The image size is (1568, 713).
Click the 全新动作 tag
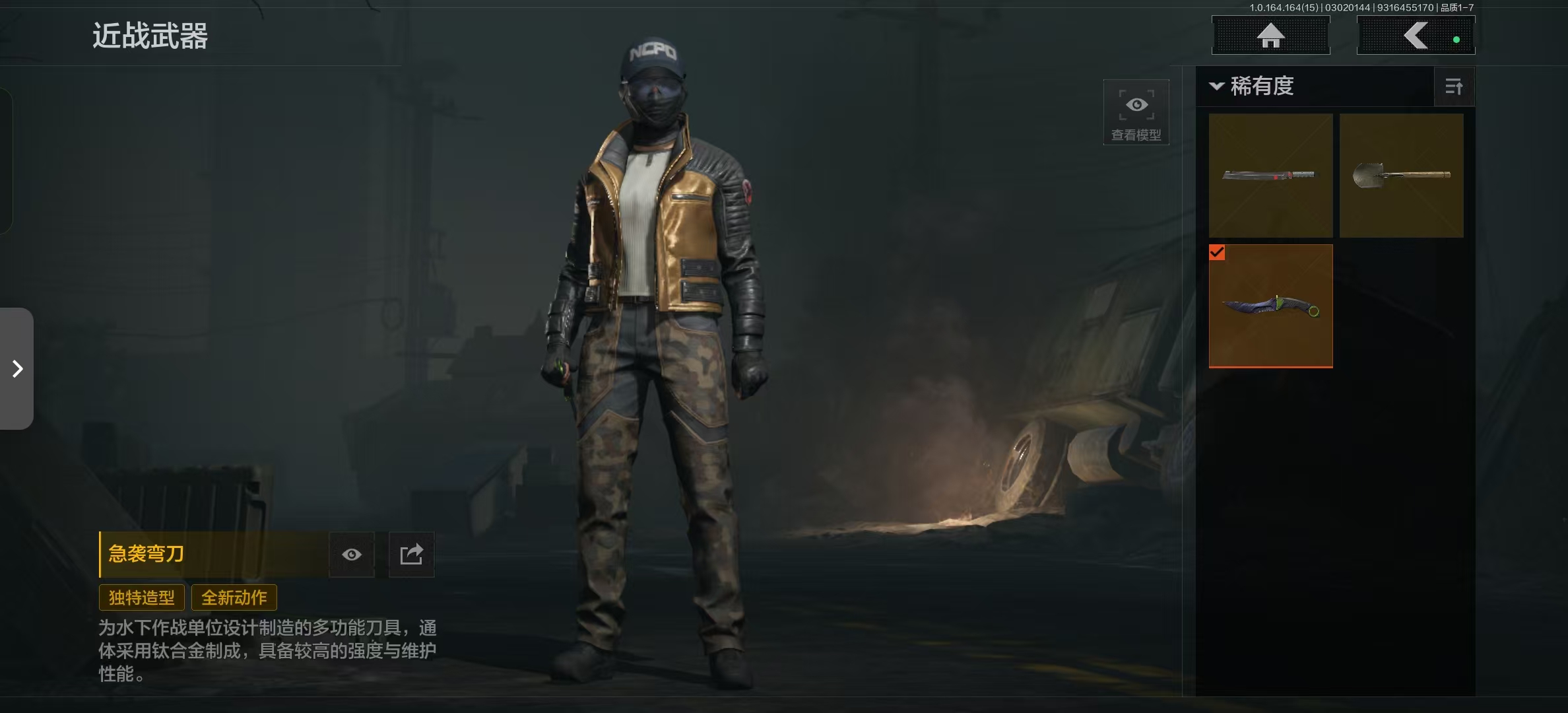[234, 597]
